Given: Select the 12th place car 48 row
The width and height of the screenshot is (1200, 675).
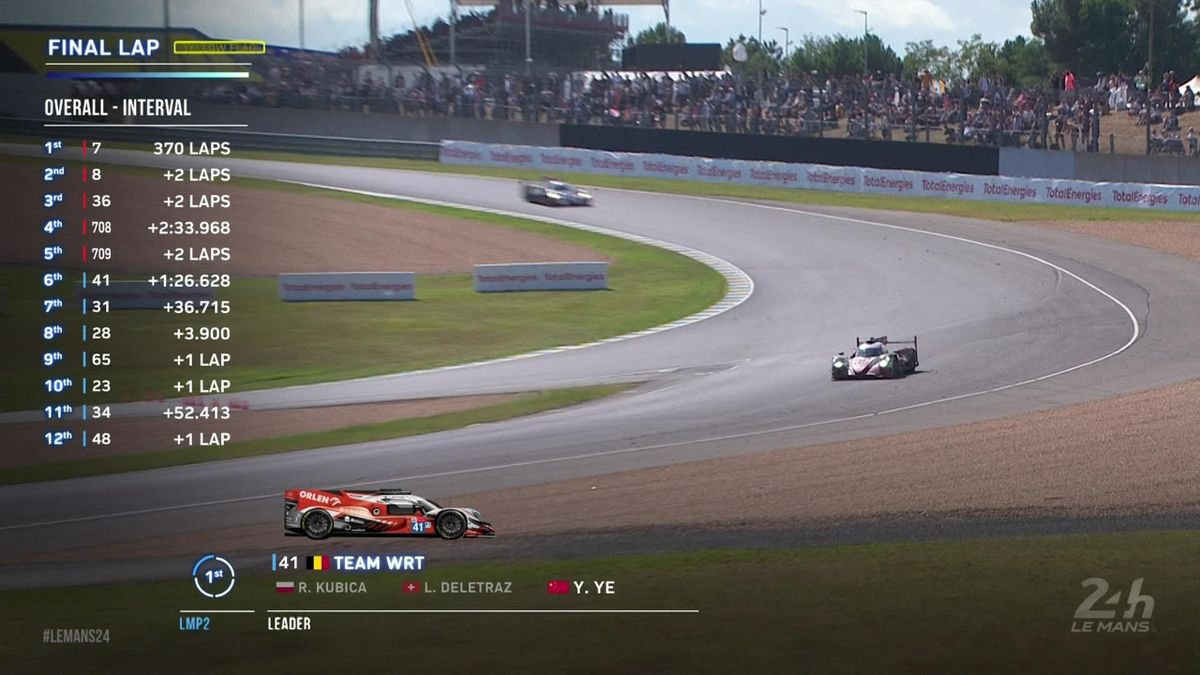Looking at the screenshot, I should pyautogui.click(x=137, y=439).
